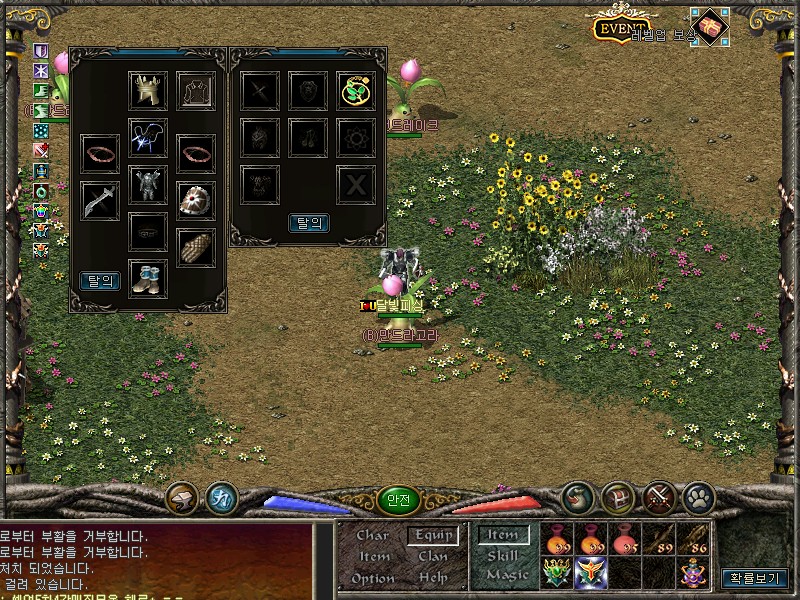Open the Option menu

(x=373, y=578)
